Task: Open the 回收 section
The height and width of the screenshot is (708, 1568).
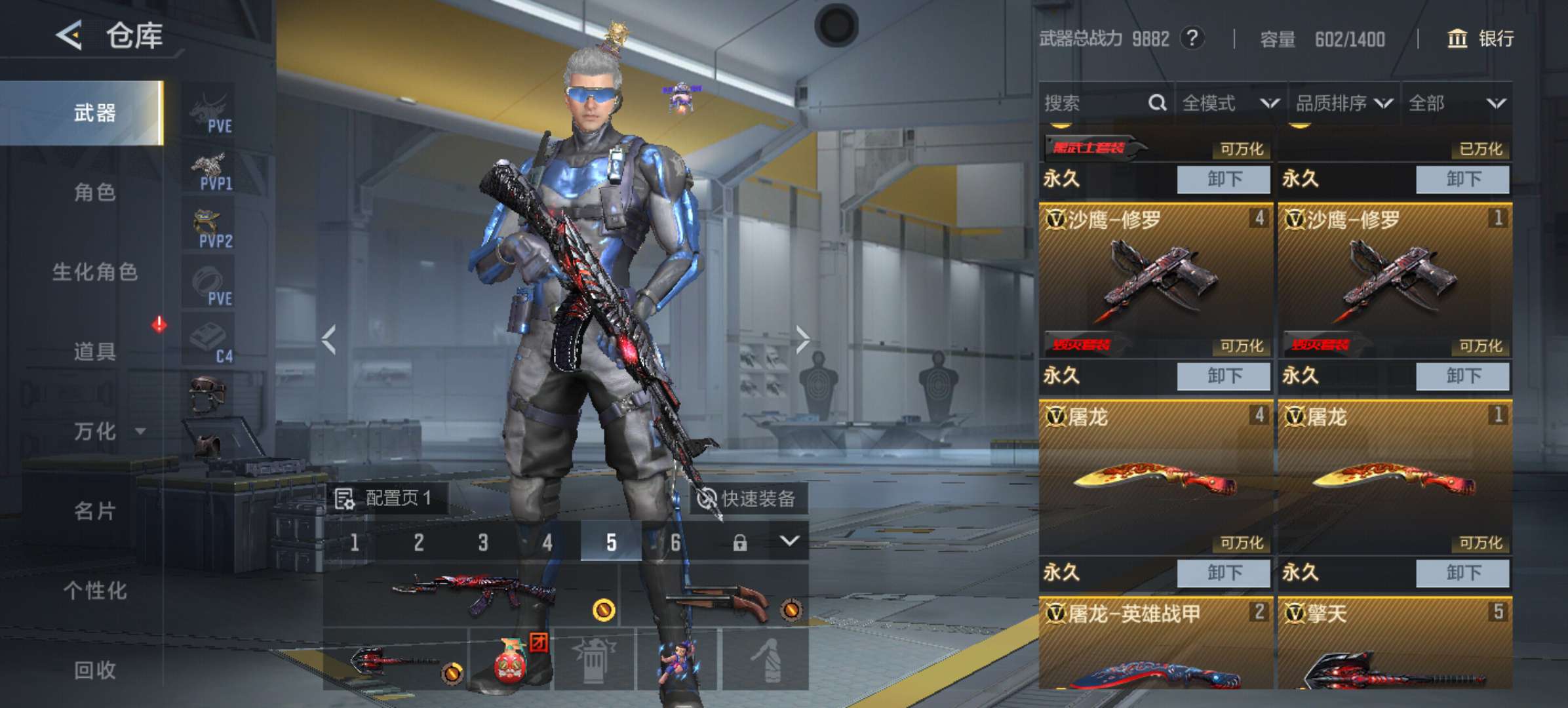Action: [x=95, y=670]
